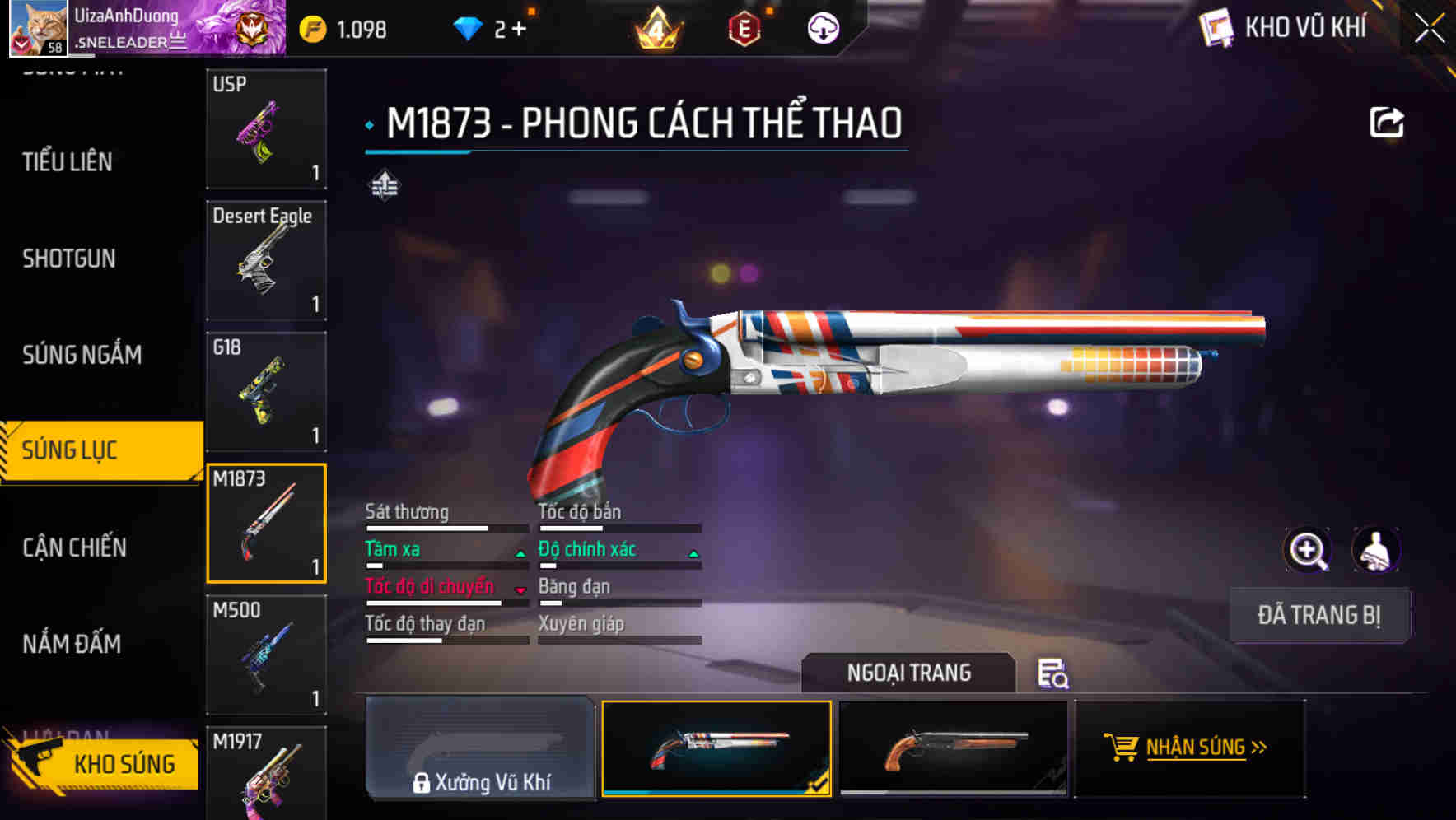This screenshot has width=1456, height=820.
Task: Select the Nắm Đấm category
Action: 72,644
